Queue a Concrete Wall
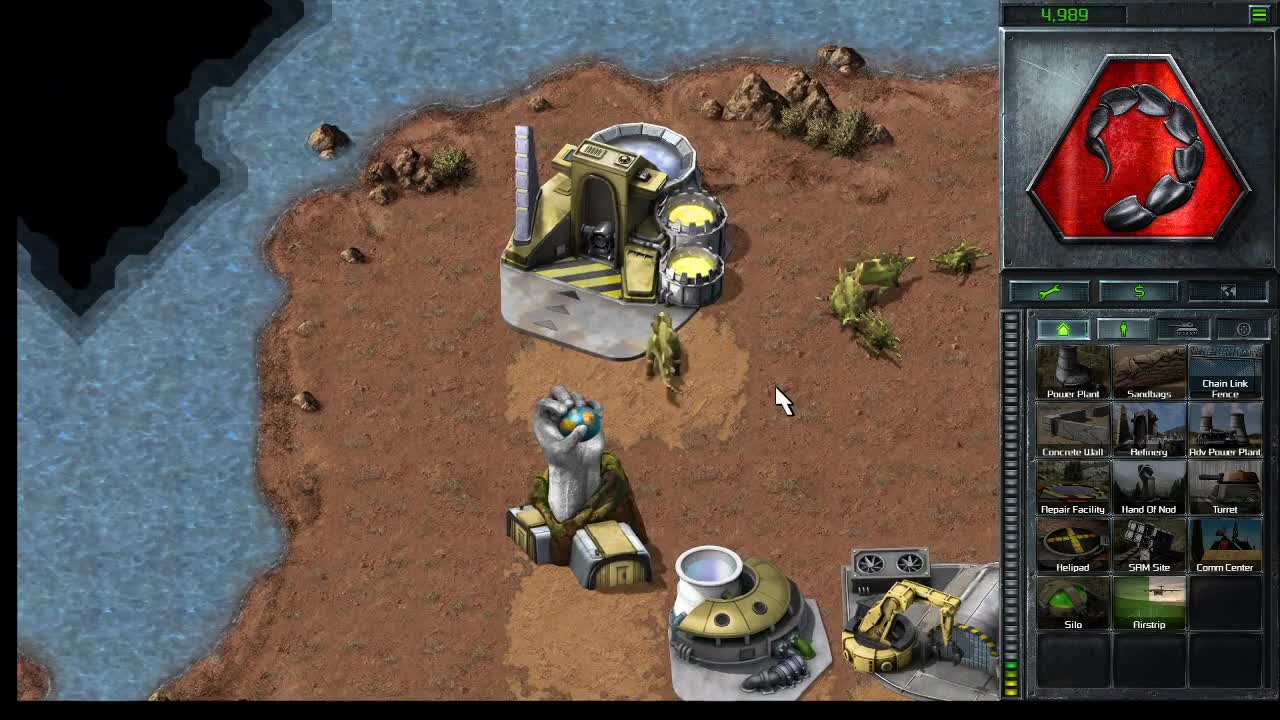Image resolution: width=1280 pixels, height=720 pixels. click(1073, 430)
